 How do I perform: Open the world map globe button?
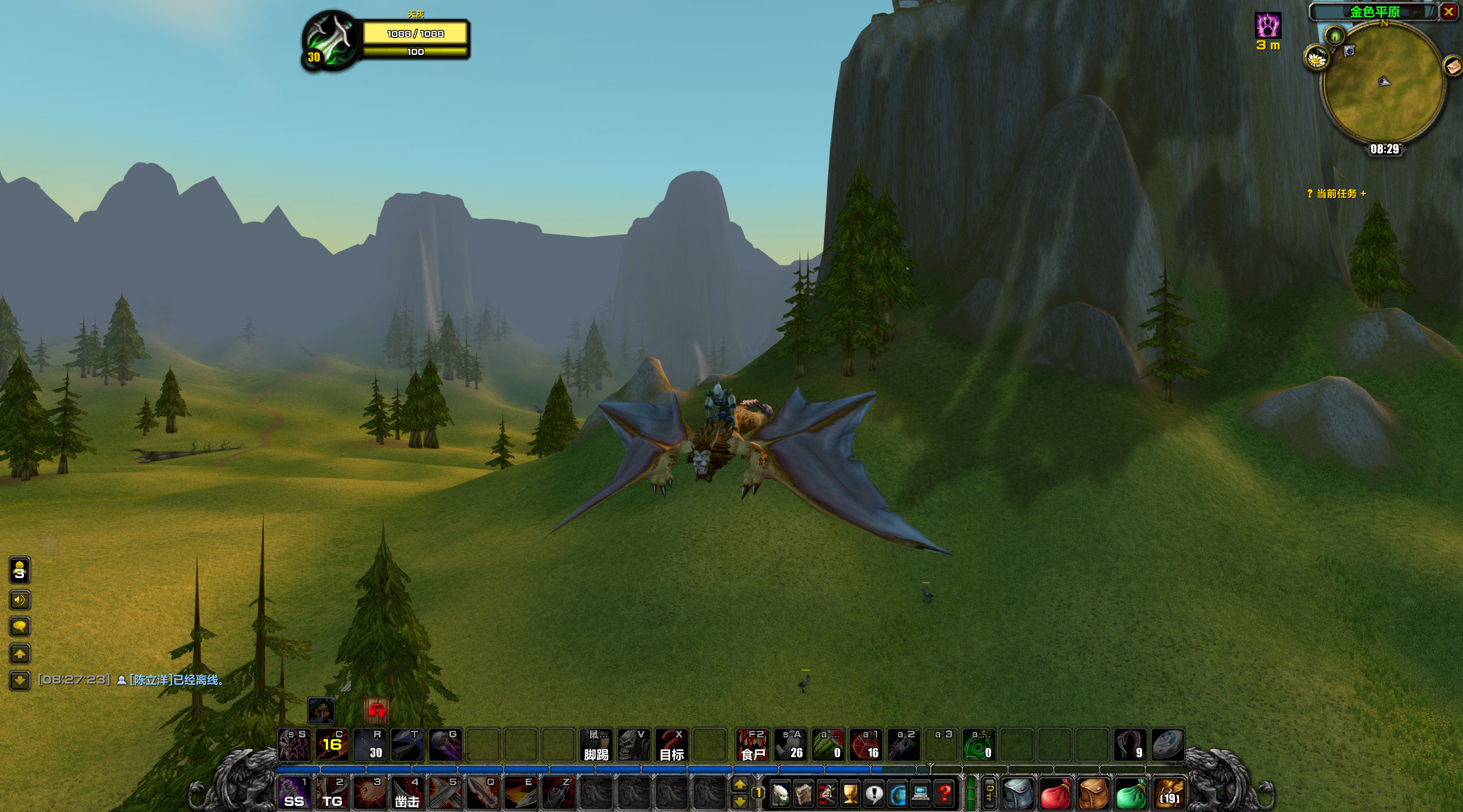[897, 795]
